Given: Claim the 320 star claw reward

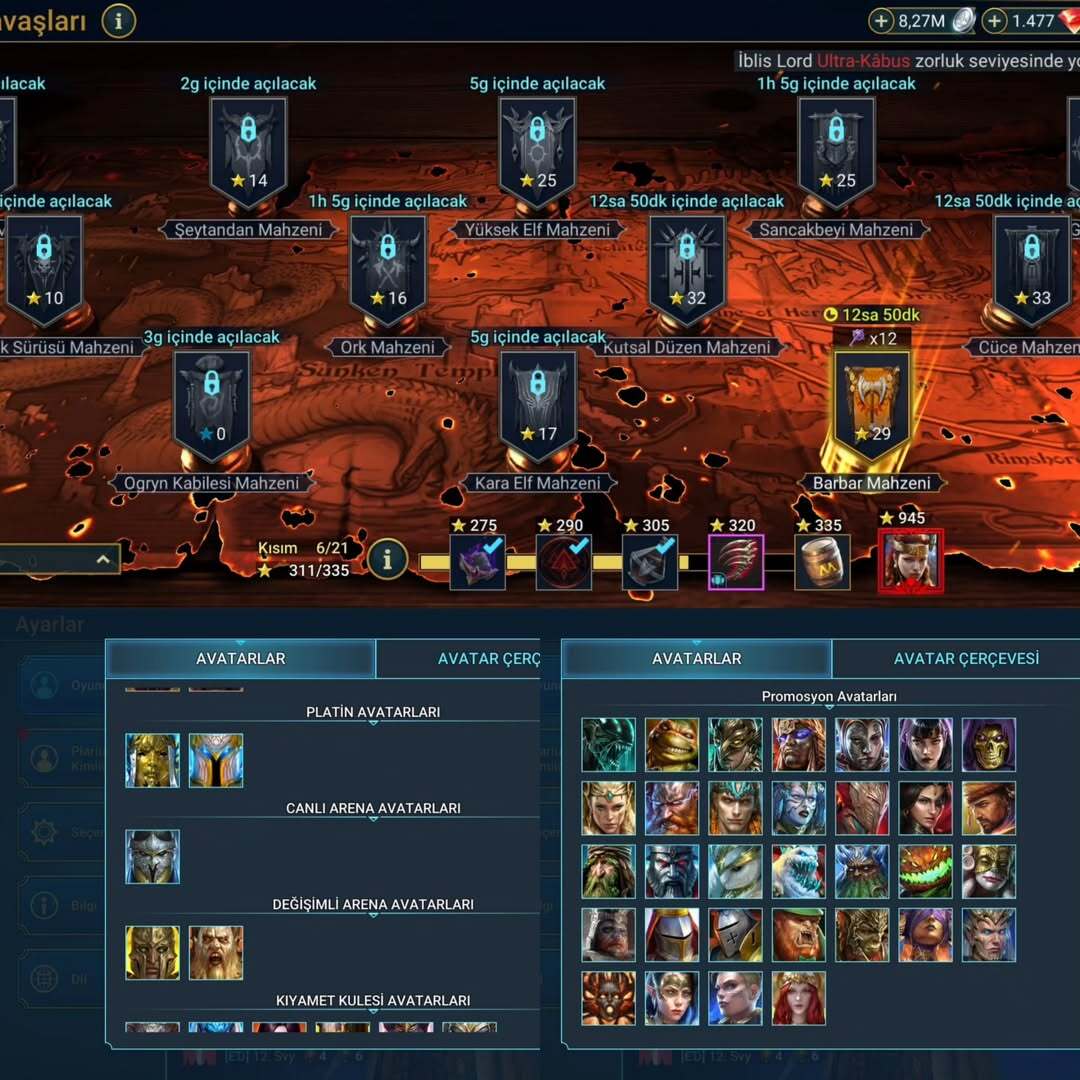Looking at the screenshot, I should 736,562.
